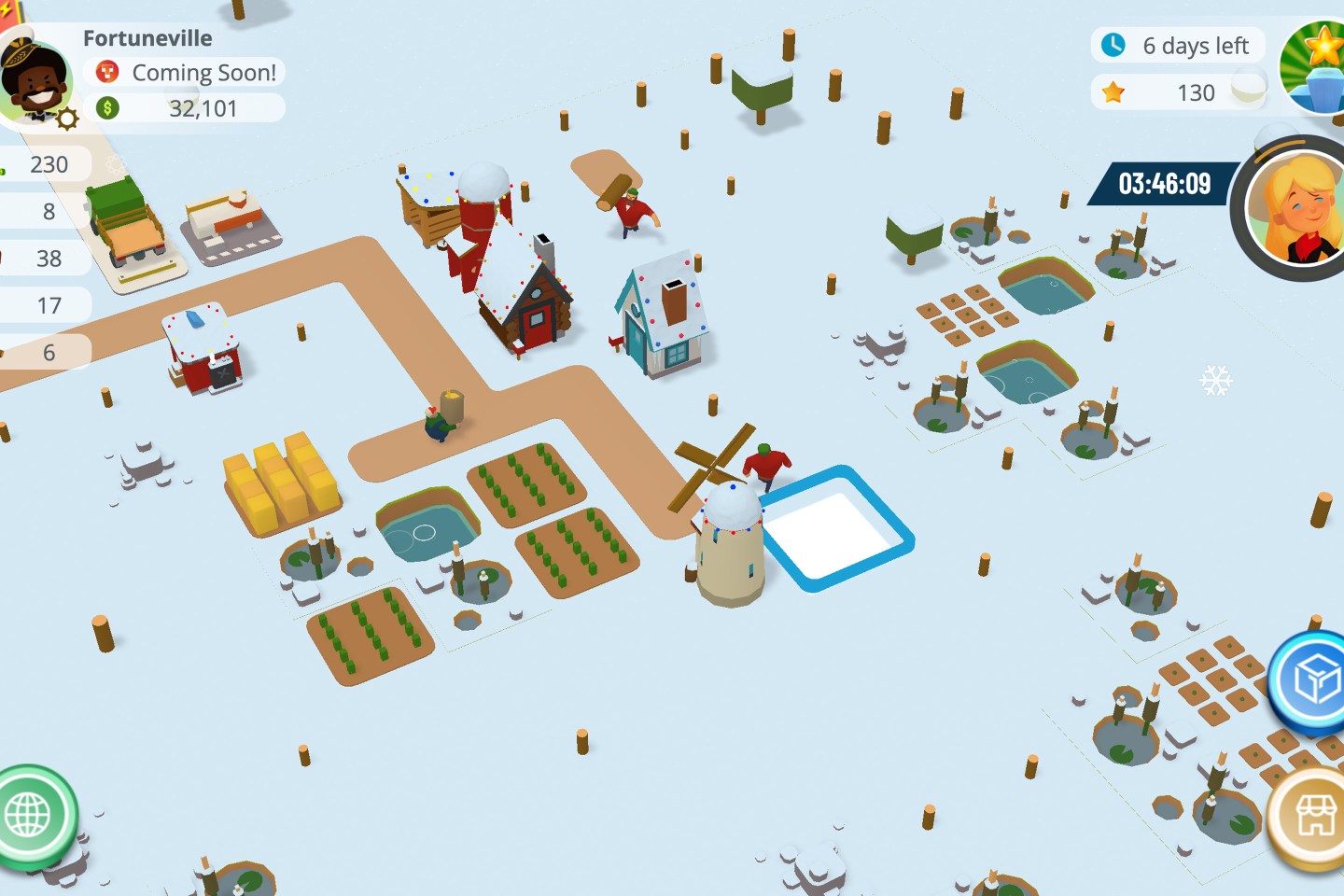Tap the gold star points counter
Screen dimensions: 1344x896
pyautogui.click(x=1178, y=92)
